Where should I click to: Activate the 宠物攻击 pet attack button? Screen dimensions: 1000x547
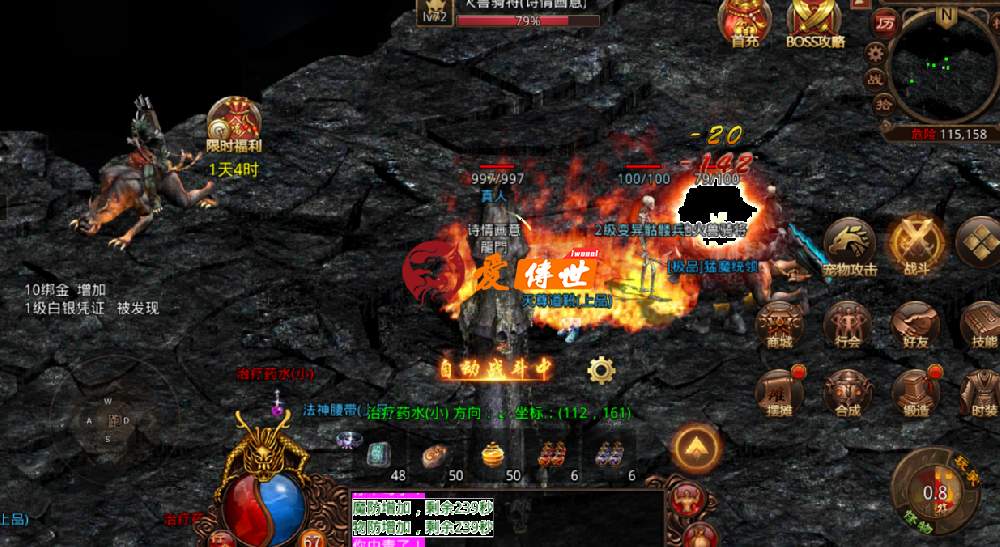coord(849,246)
